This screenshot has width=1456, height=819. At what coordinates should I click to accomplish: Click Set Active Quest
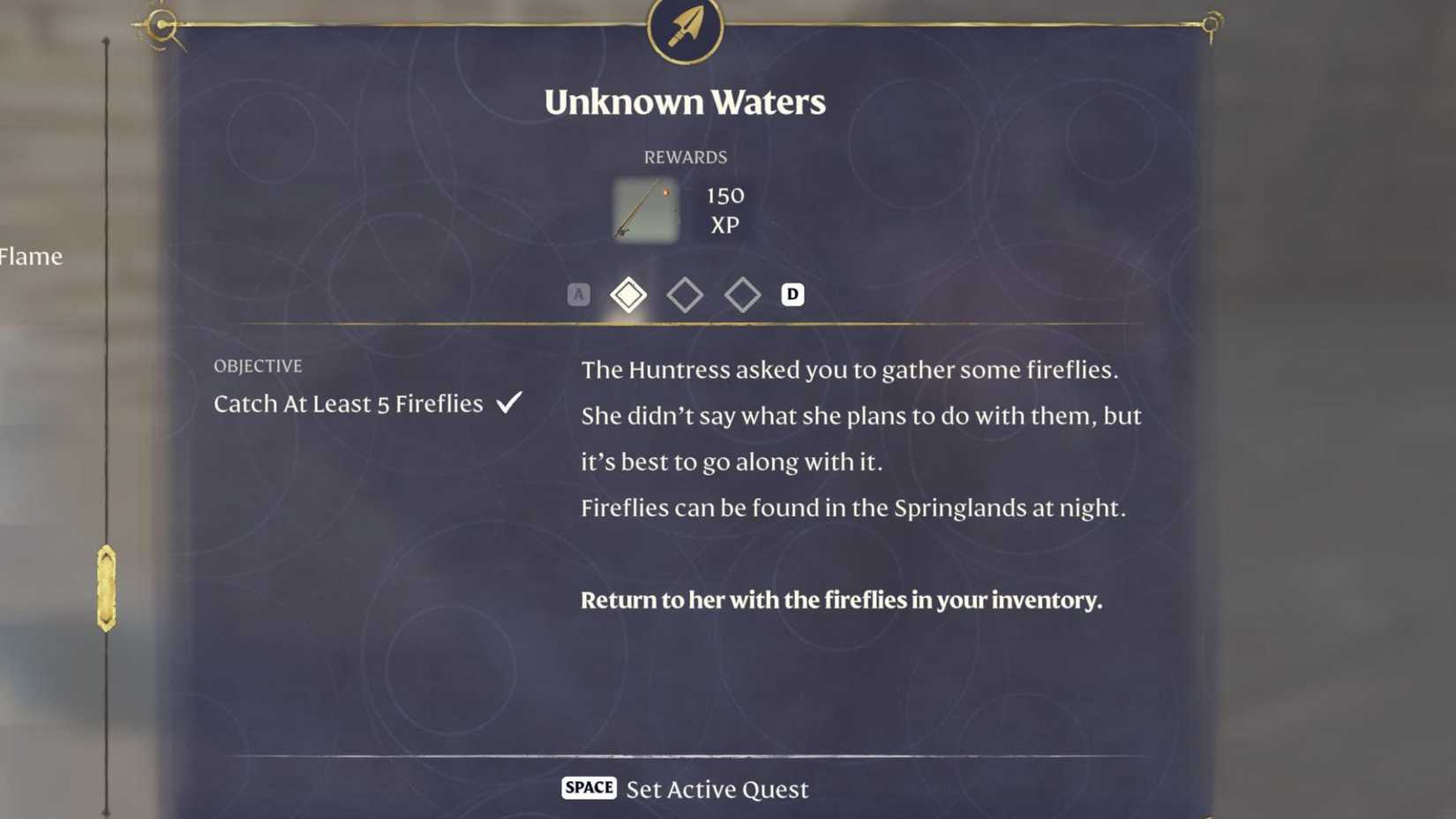click(717, 788)
